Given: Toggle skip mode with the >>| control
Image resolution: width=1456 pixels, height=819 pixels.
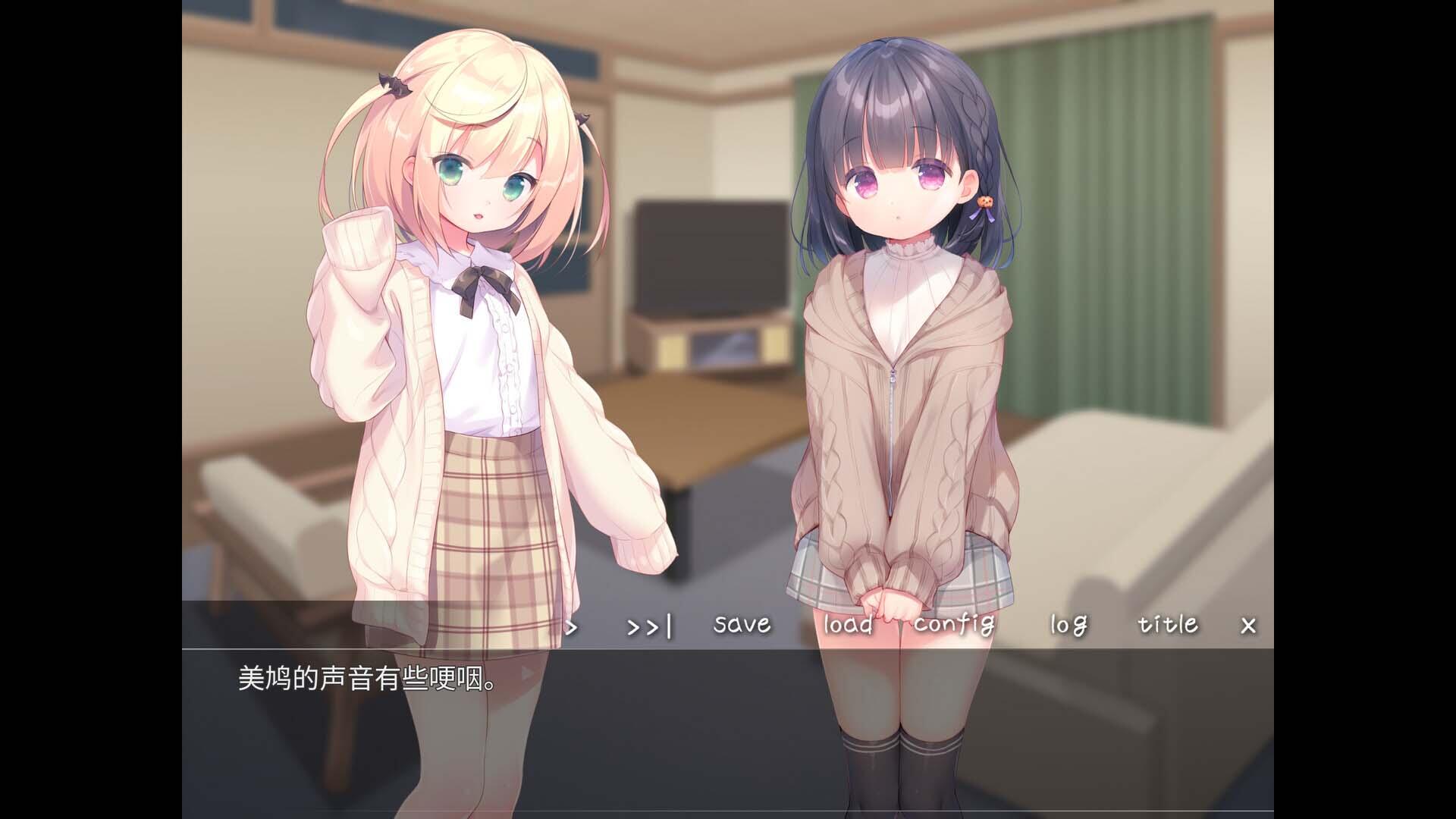Looking at the screenshot, I should click(651, 627).
